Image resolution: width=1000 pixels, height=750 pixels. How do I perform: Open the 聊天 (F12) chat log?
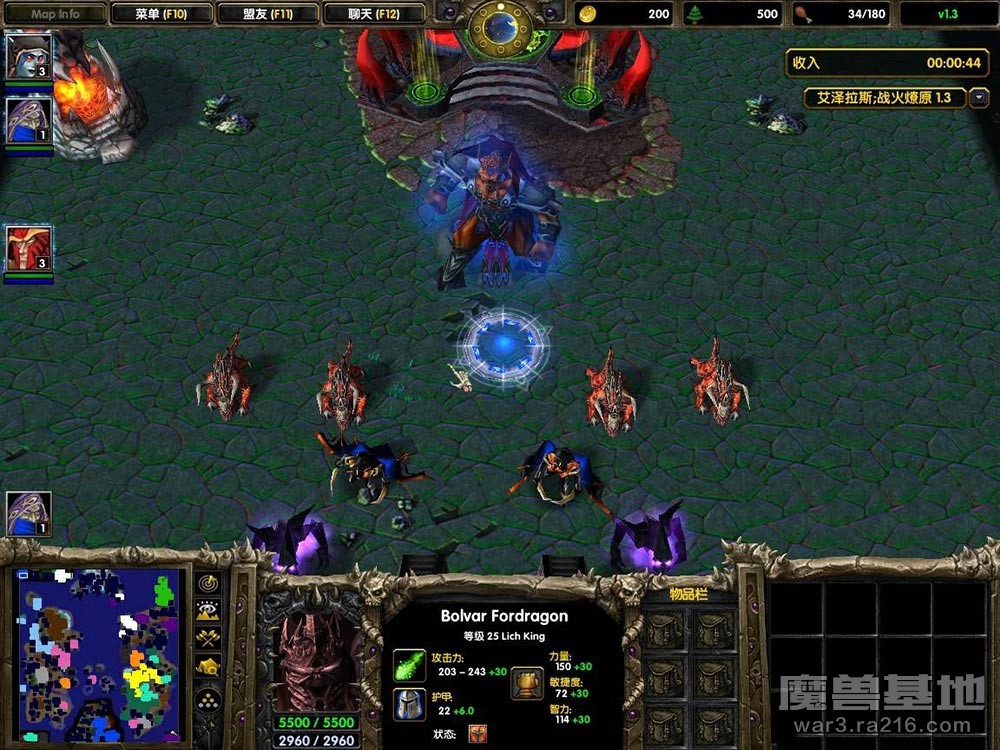(x=374, y=14)
